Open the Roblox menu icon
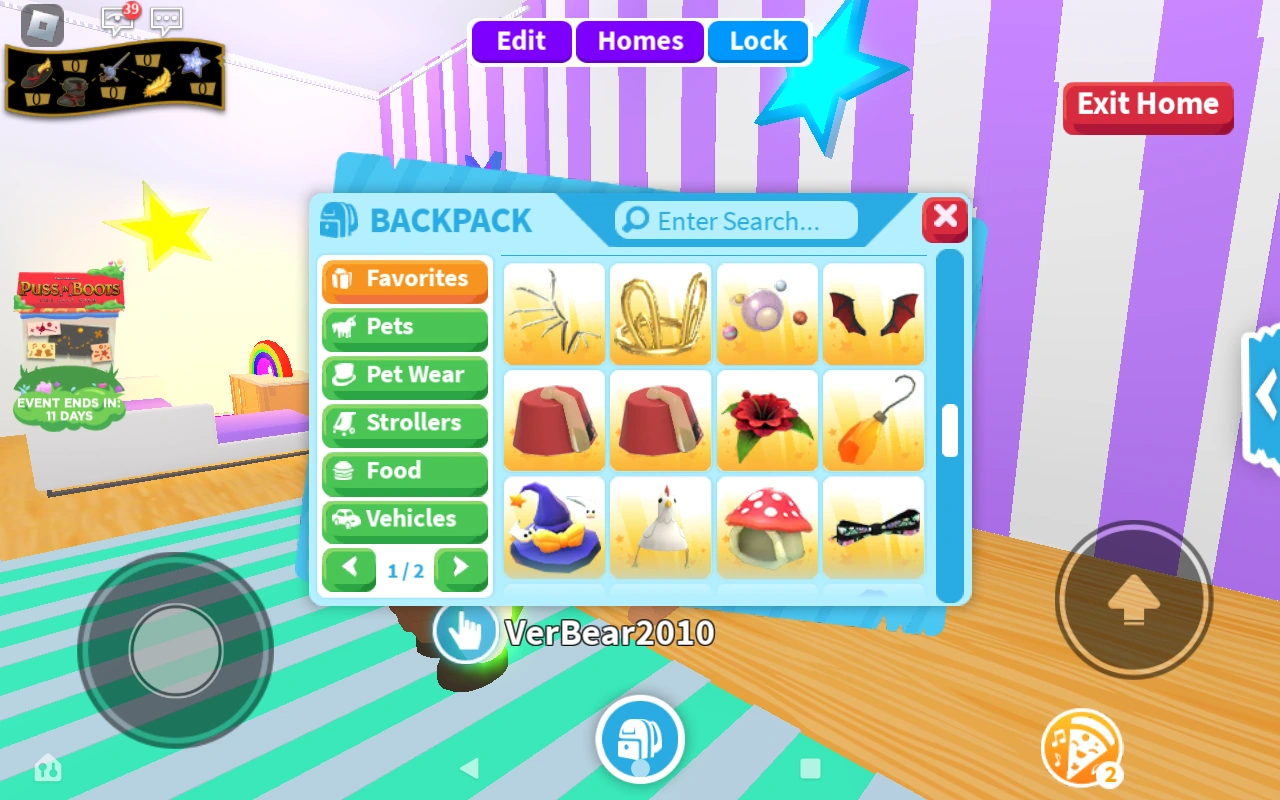This screenshot has height=800, width=1280. click(x=40, y=27)
